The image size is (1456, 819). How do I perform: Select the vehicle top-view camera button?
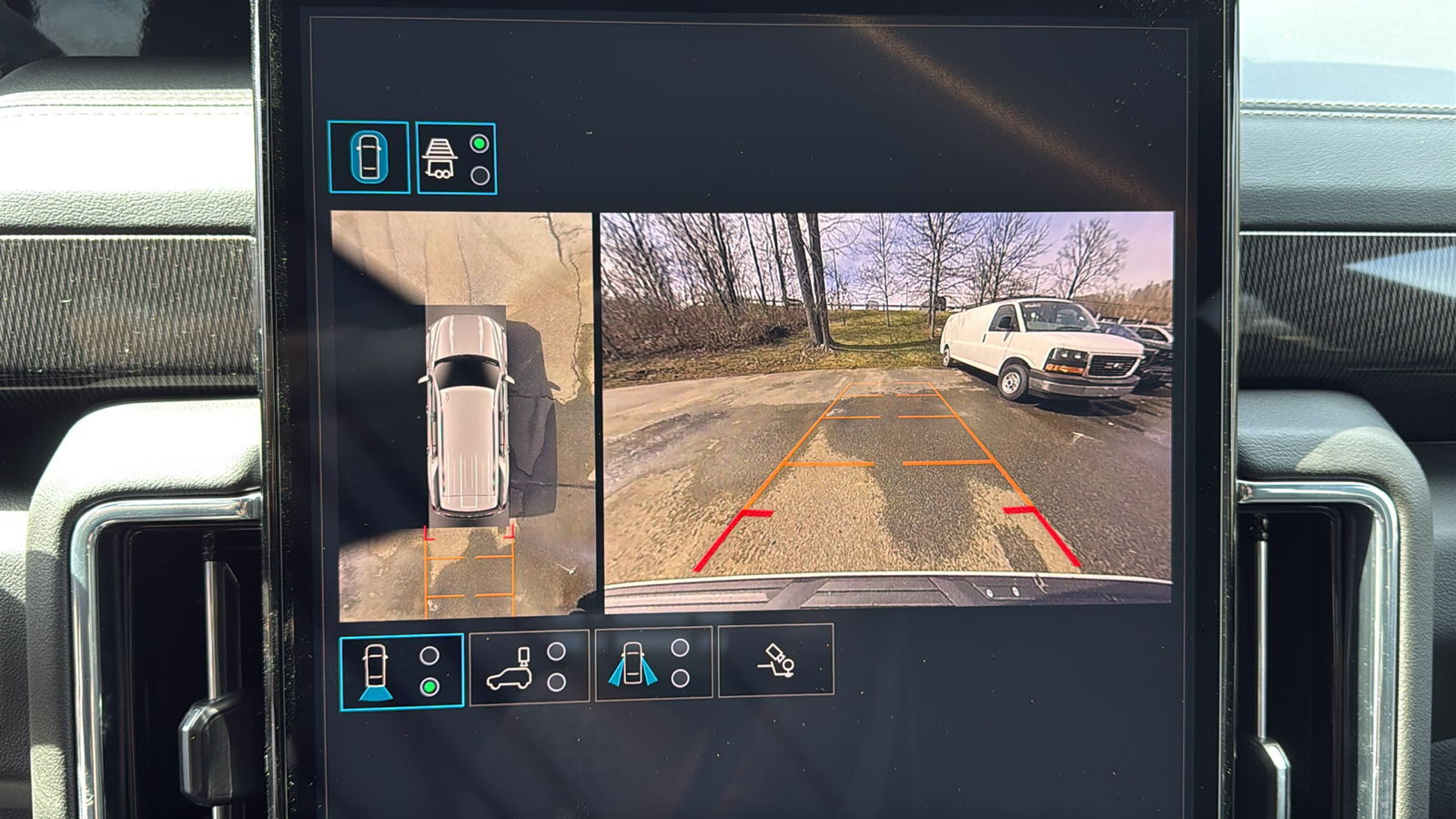[x=368, y=157]
